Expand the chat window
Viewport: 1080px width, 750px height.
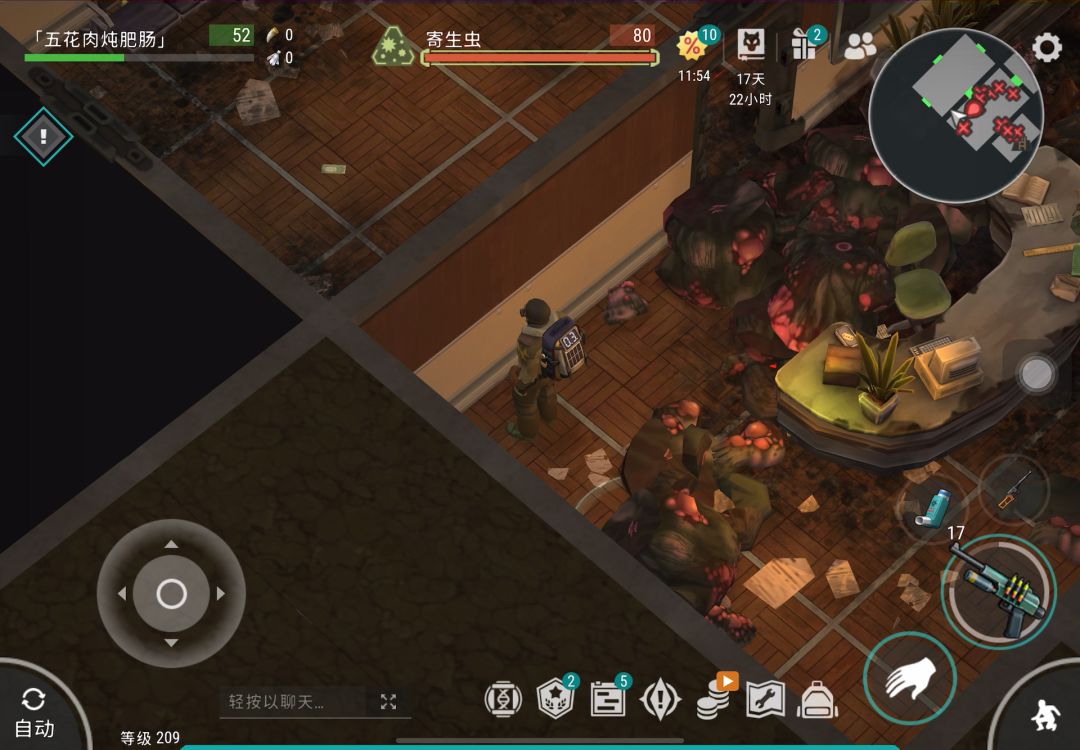pyautogui.click(x=388, y=702)
